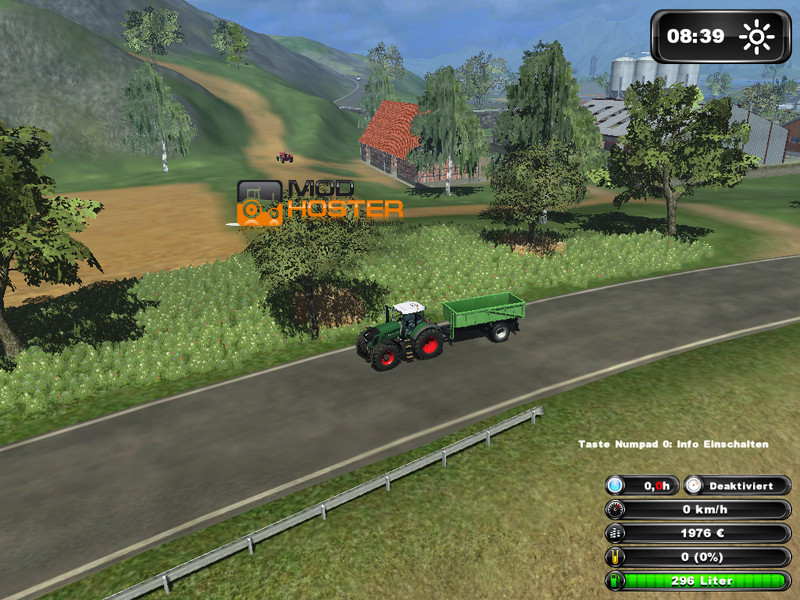Click the Mod Hoster watermark logo

pos(319,203)
